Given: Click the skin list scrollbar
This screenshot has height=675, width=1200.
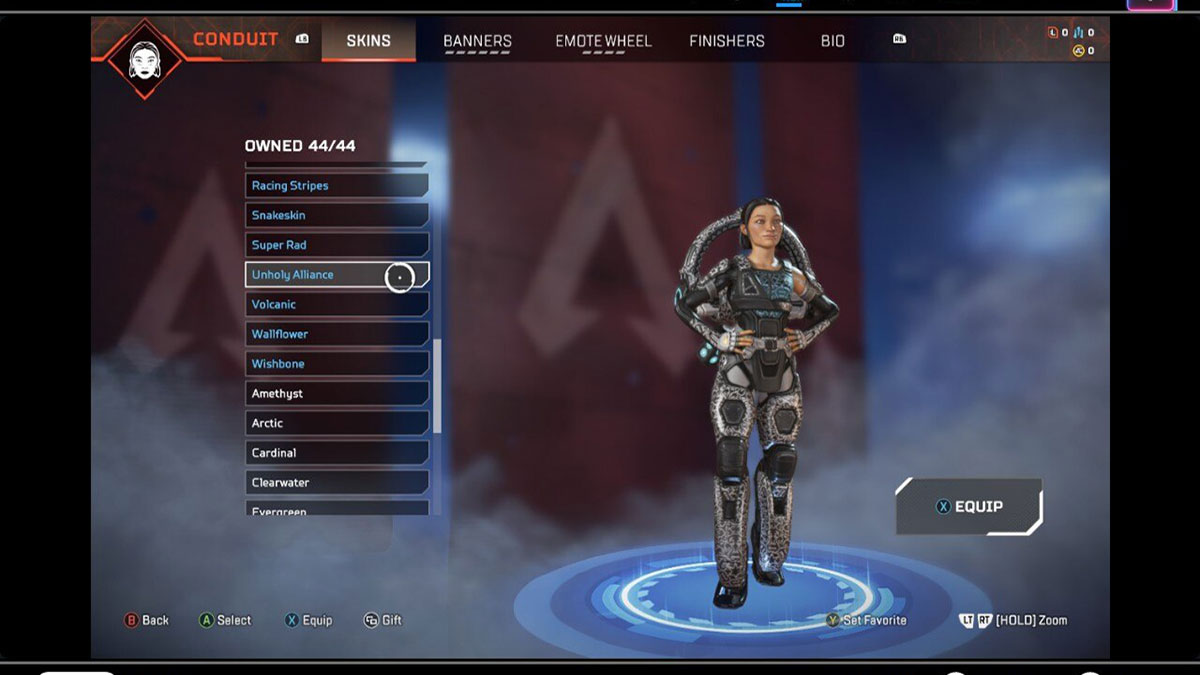Looking at the screenshot, I should point(437,385).
